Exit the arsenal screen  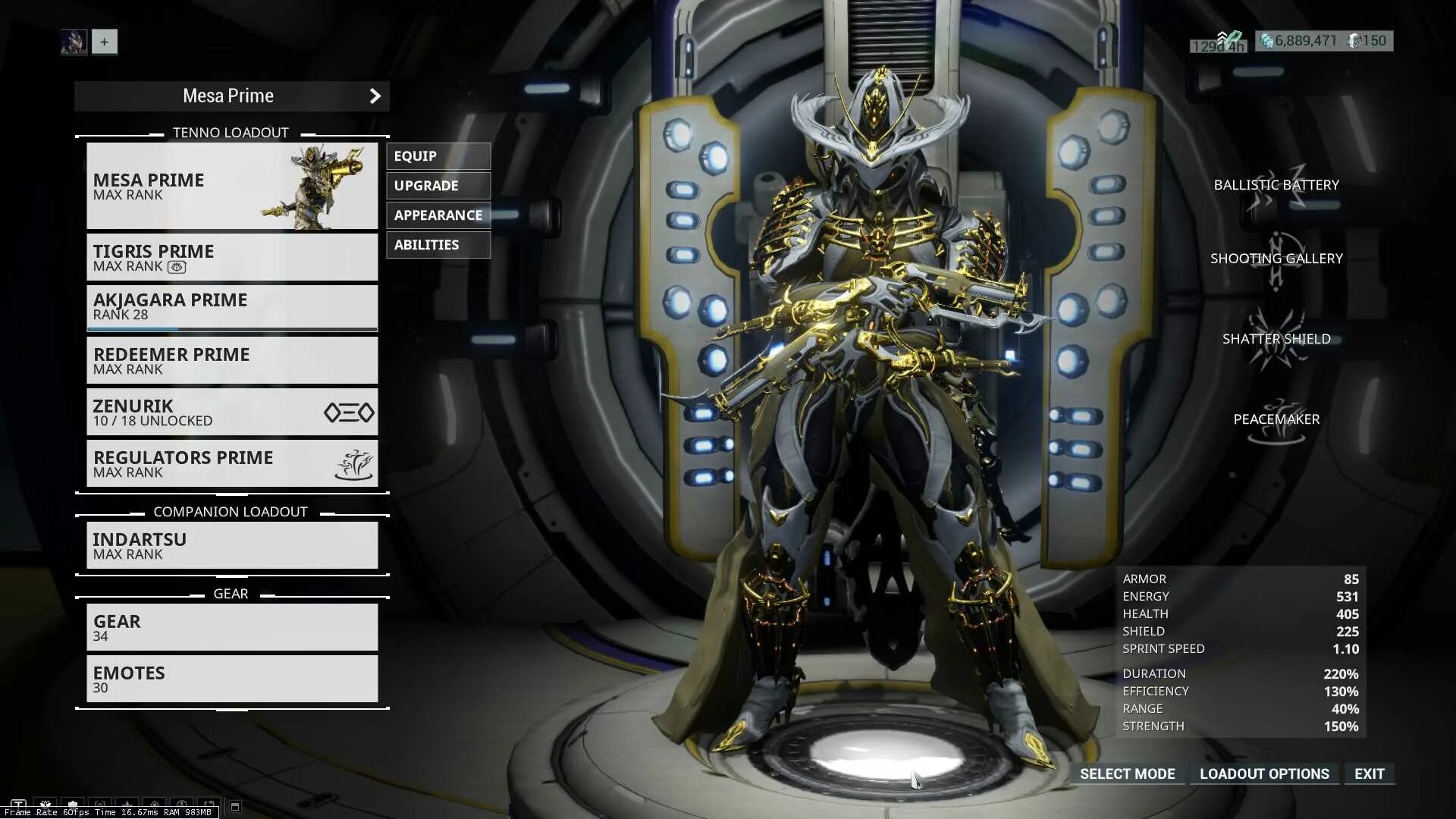(x=1369, y=774)
